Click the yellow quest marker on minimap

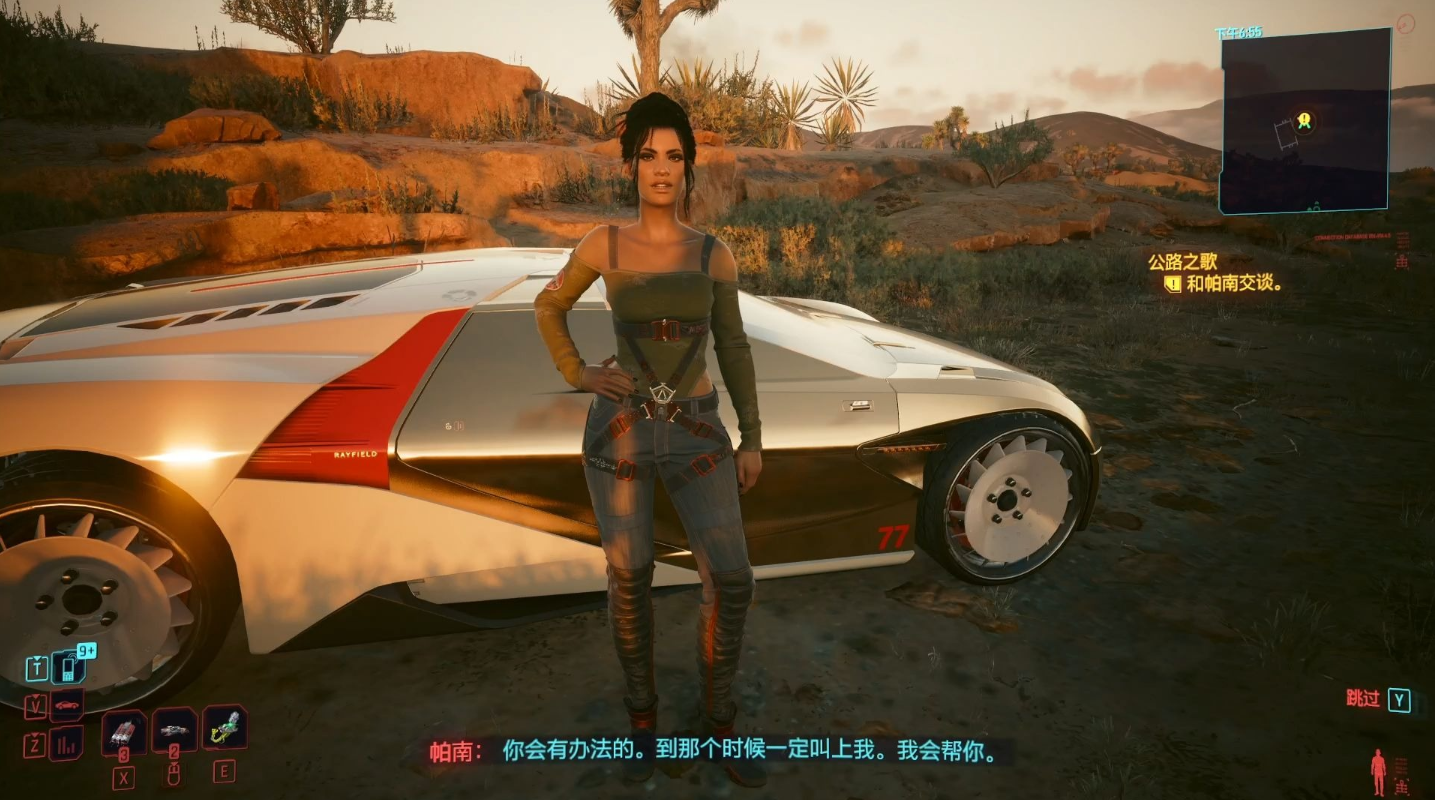pos(1304,121)
